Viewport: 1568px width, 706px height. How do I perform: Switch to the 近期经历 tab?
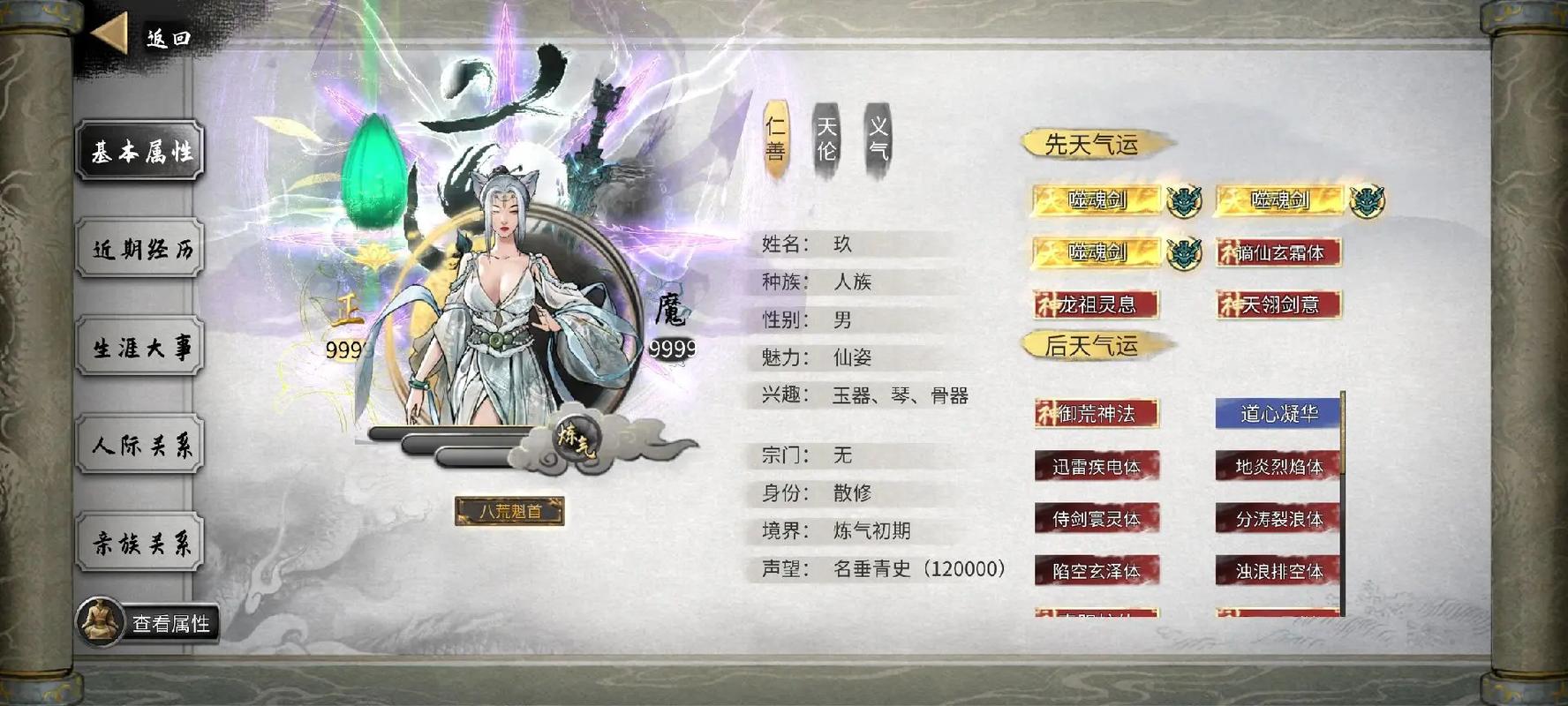(139, 250)
